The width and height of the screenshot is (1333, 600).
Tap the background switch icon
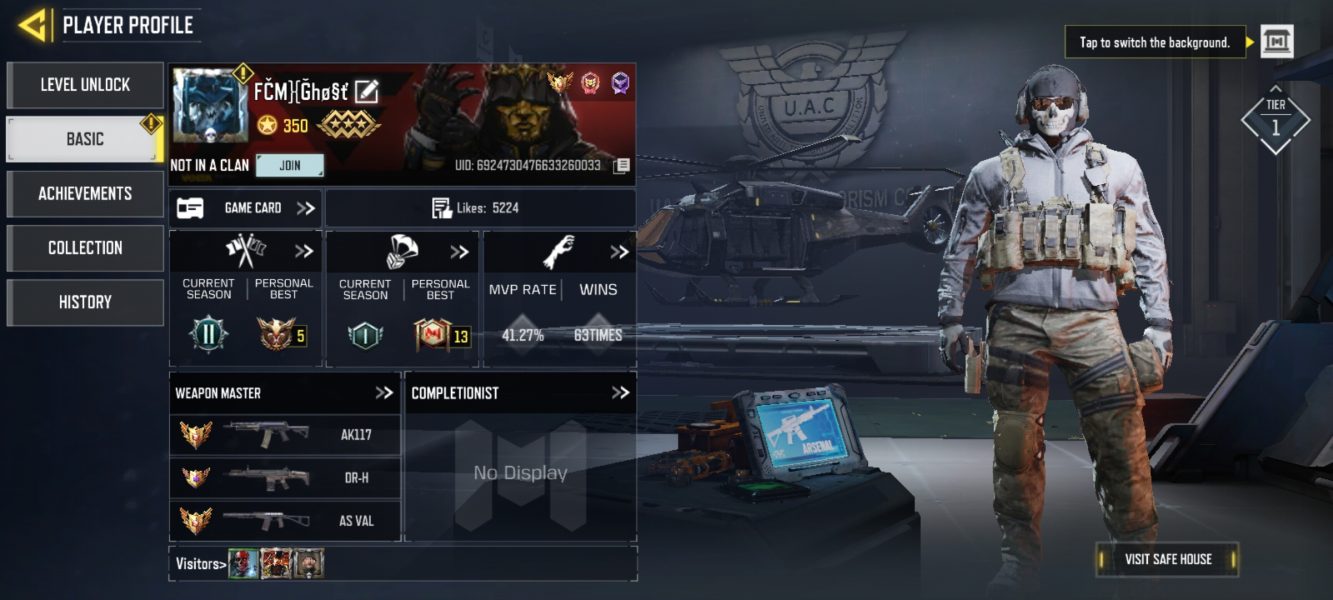(x=1276, y=42)
